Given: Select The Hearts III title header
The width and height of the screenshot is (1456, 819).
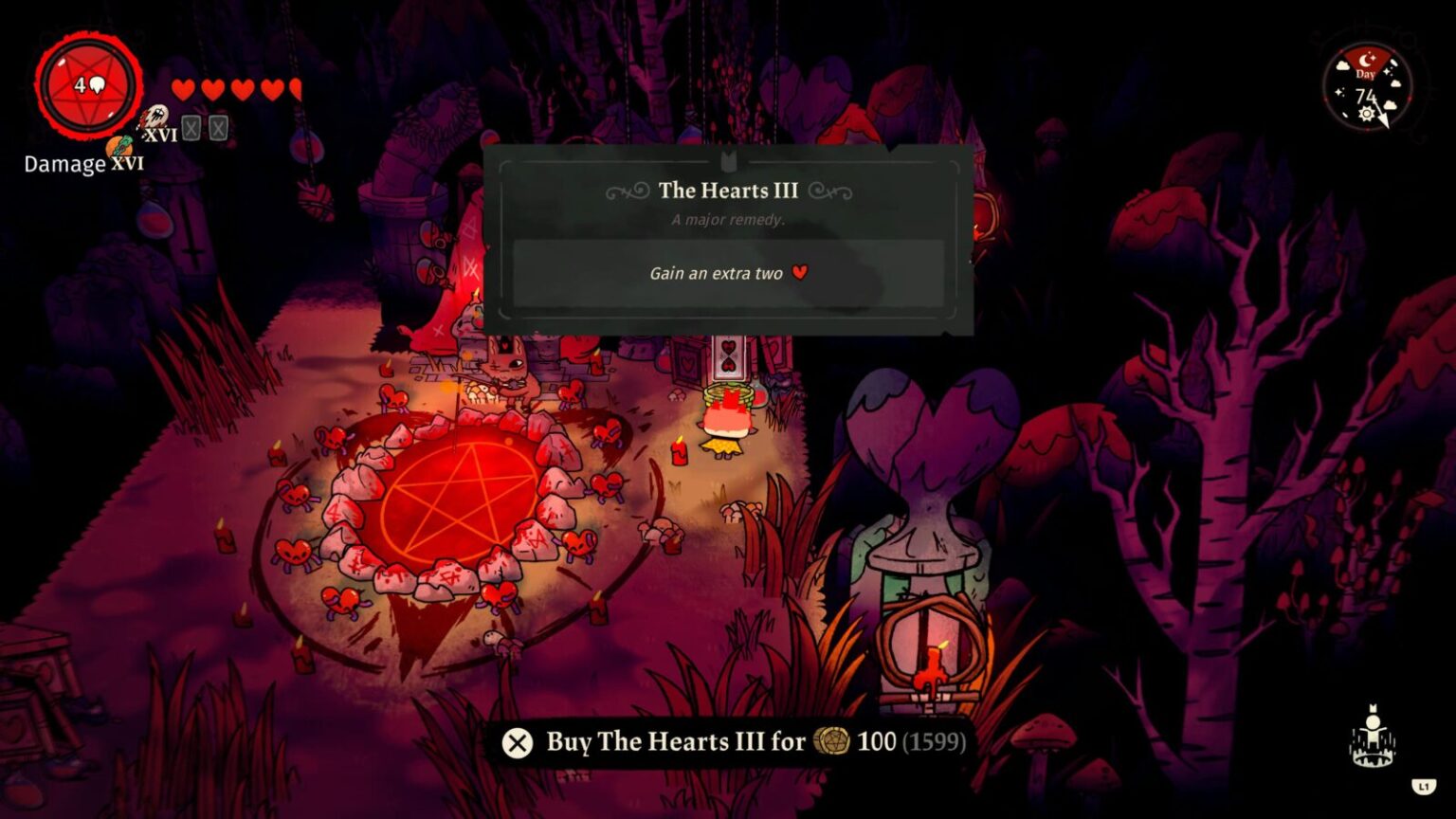Looking at the screenshot, I should pyautogui.click(x=726, y=191).
